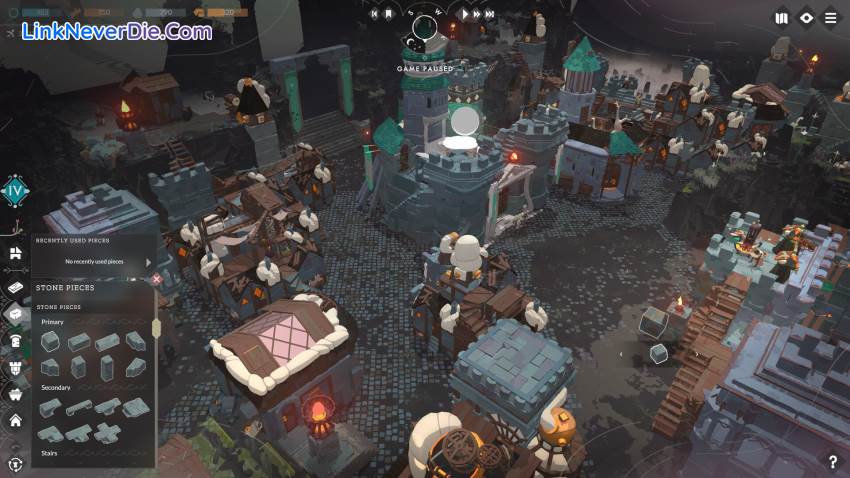Close the Stone Pieces panel
Screen dimensions: 850x478
click(x=157, y=279)
